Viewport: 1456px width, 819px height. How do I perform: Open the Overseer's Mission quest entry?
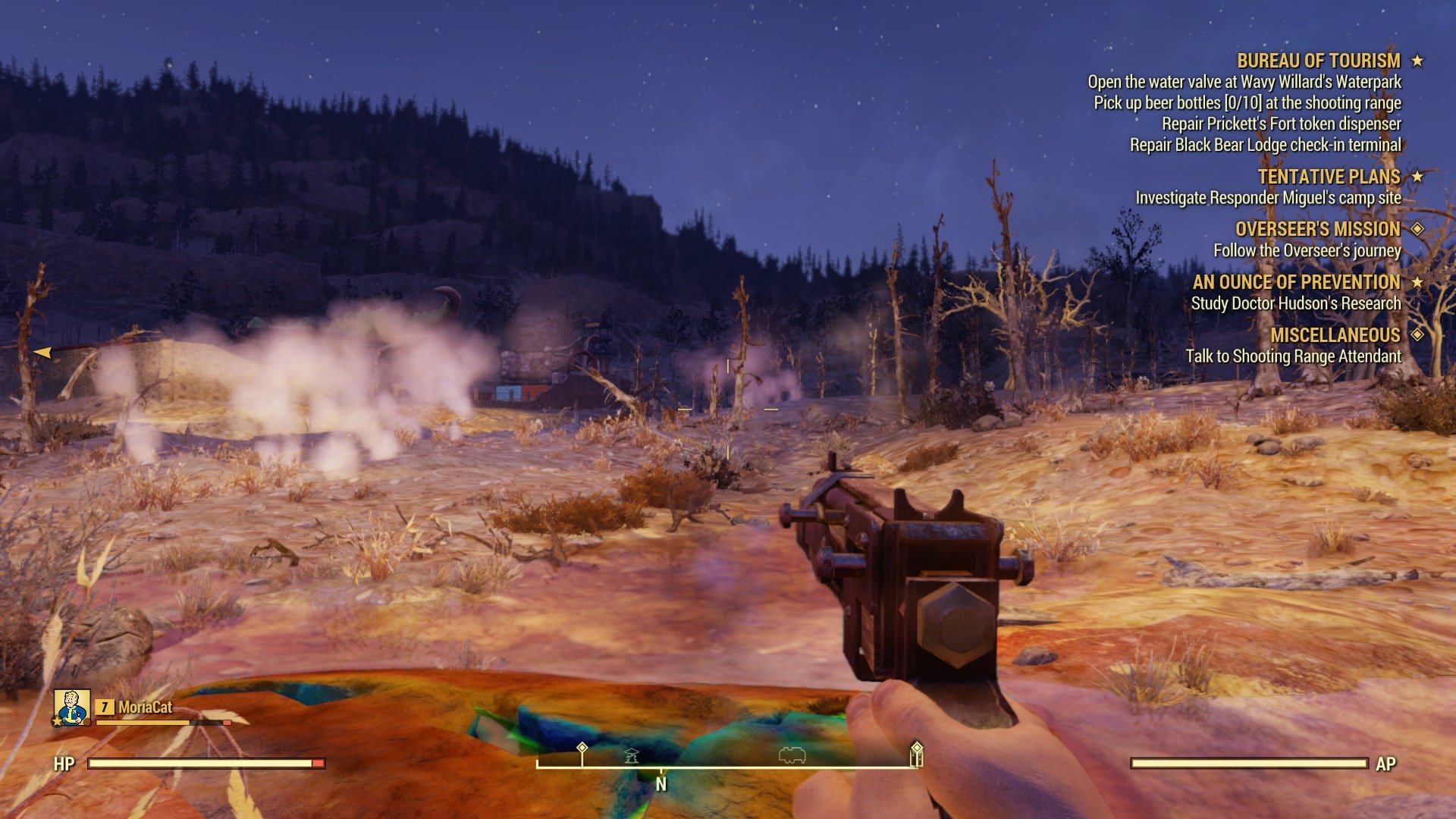[x=1317, y=229]
